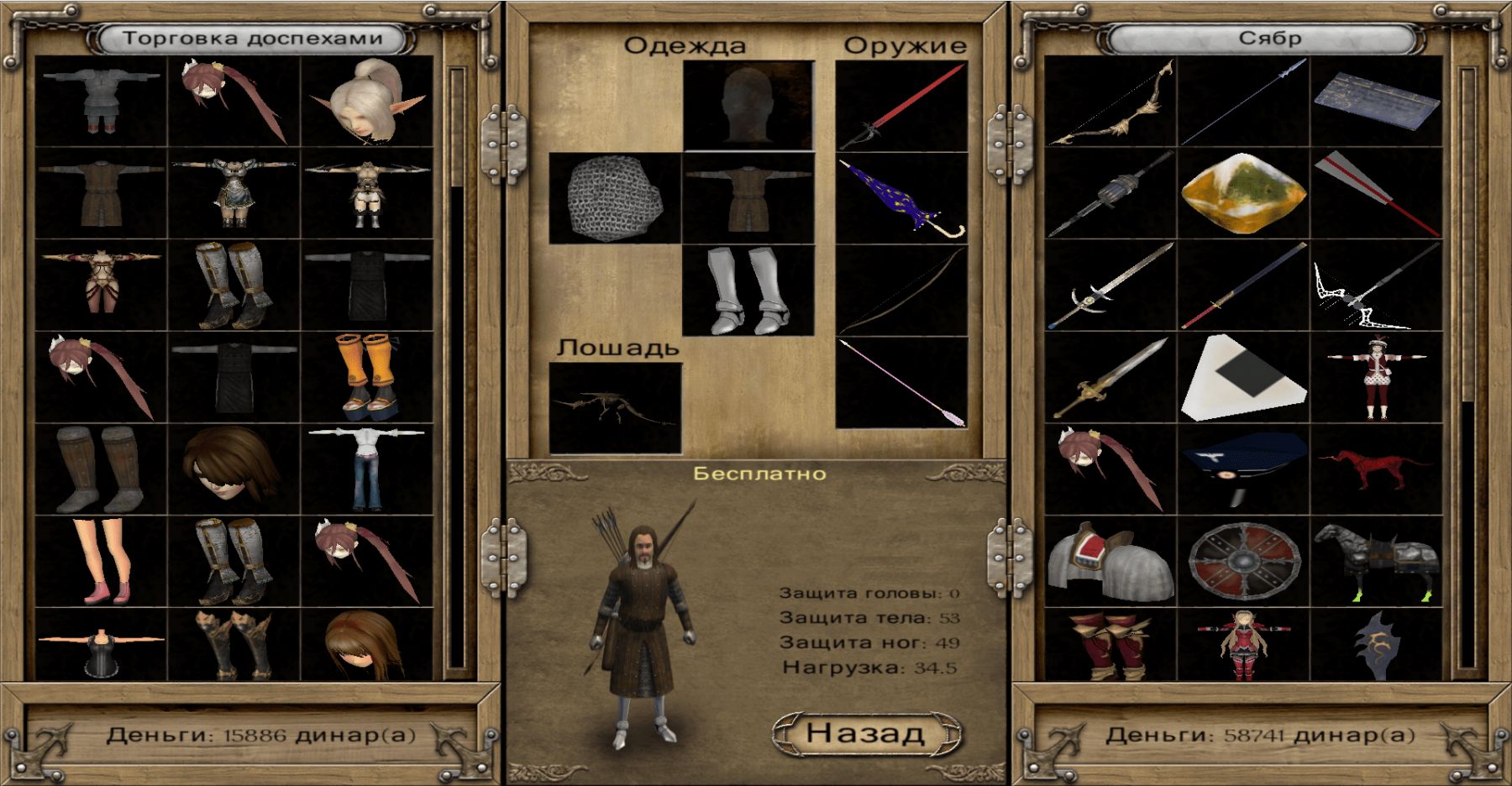Click the empty head armor slot
This screenshot has width=1512, height=786.
748,107
